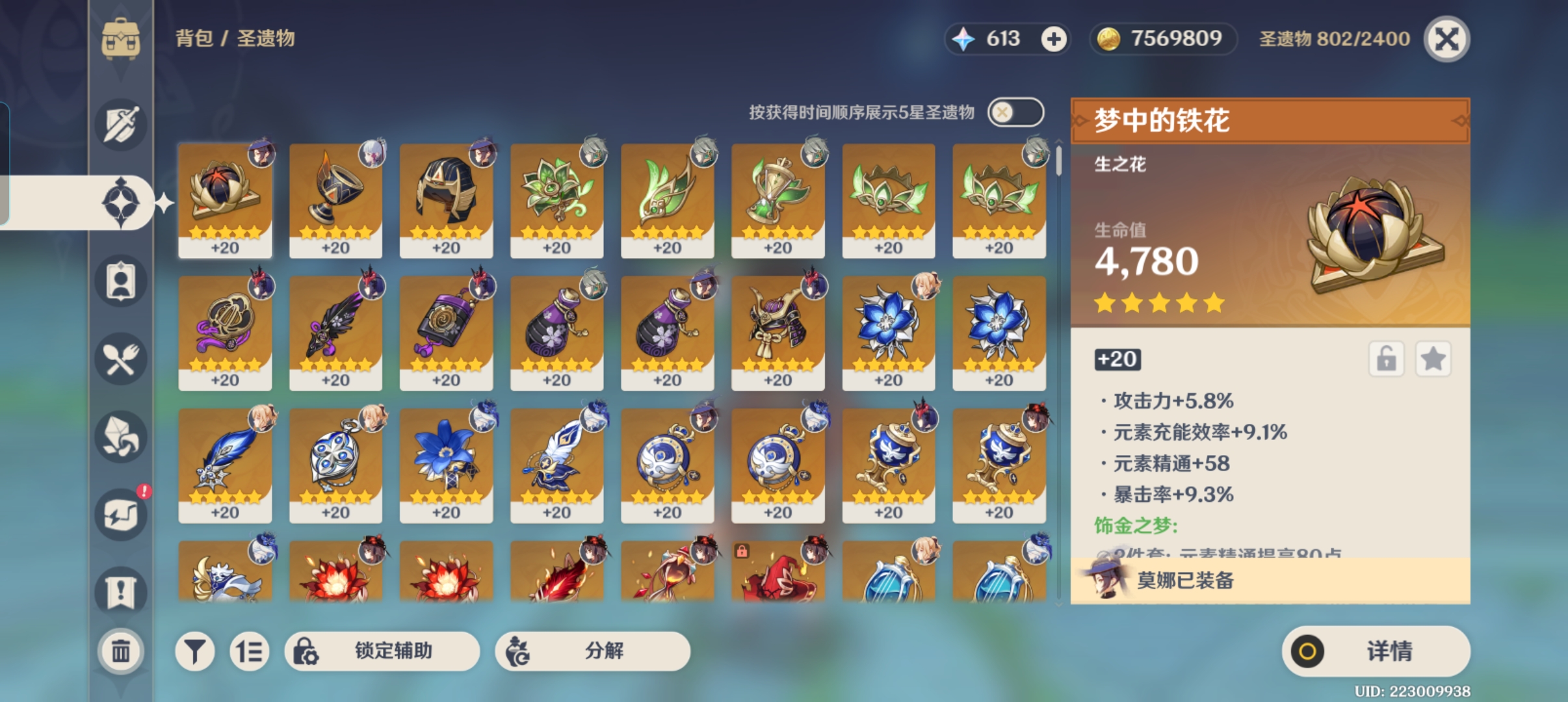Lock the selected artifact with padlock icon

tap(1386, 359)
